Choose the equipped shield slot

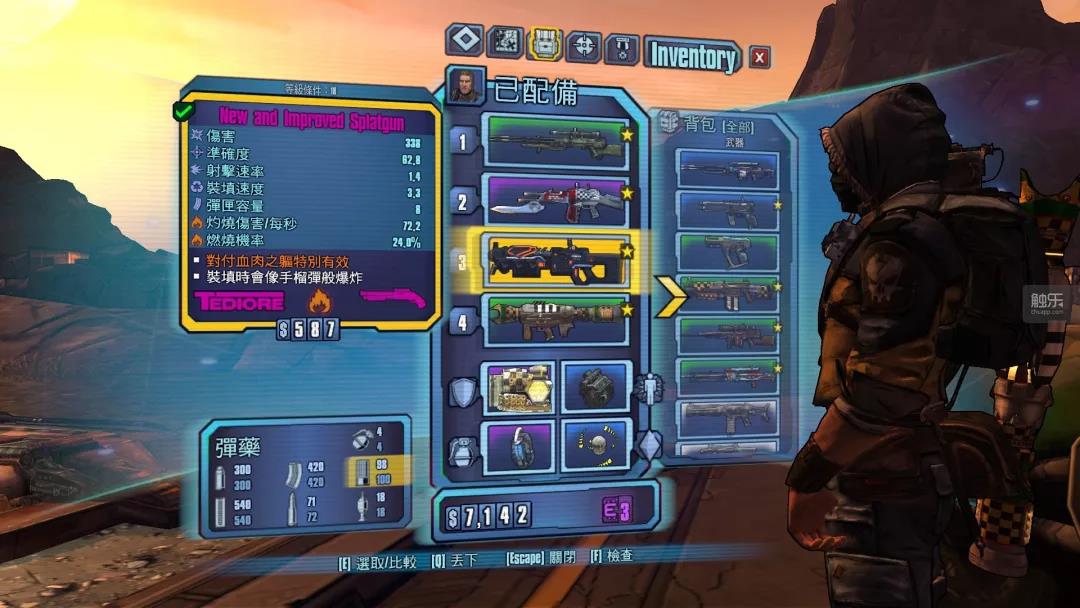point(517,386)
